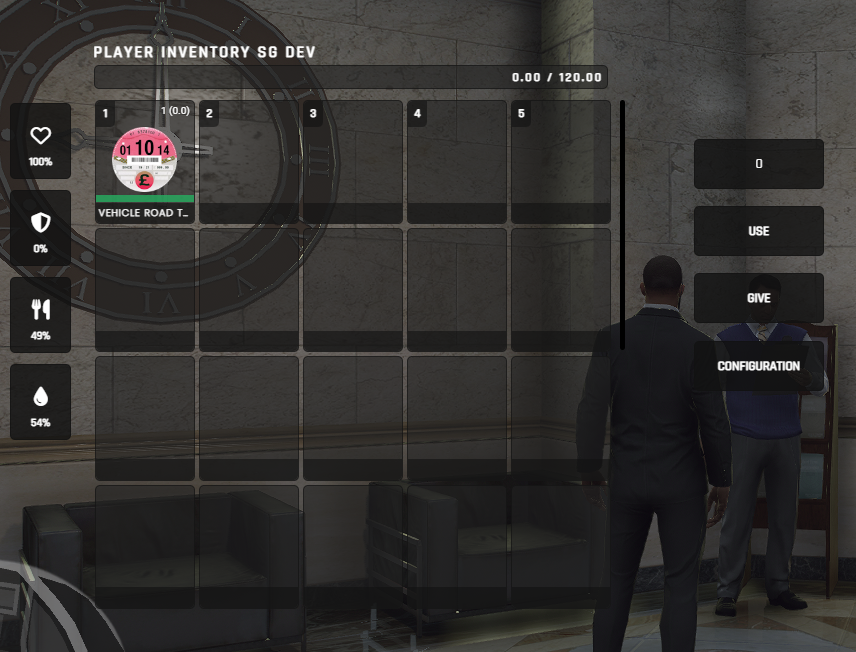Click the inventory scrollbar
Image resolution: width=856 pixels, height=652 pixels.
[622, 224]
